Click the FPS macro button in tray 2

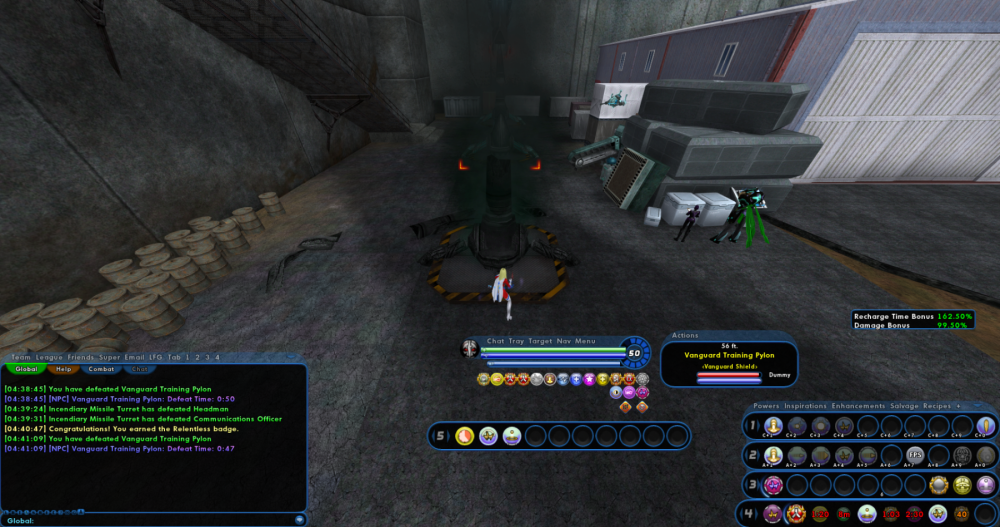[x=914, y=455]
